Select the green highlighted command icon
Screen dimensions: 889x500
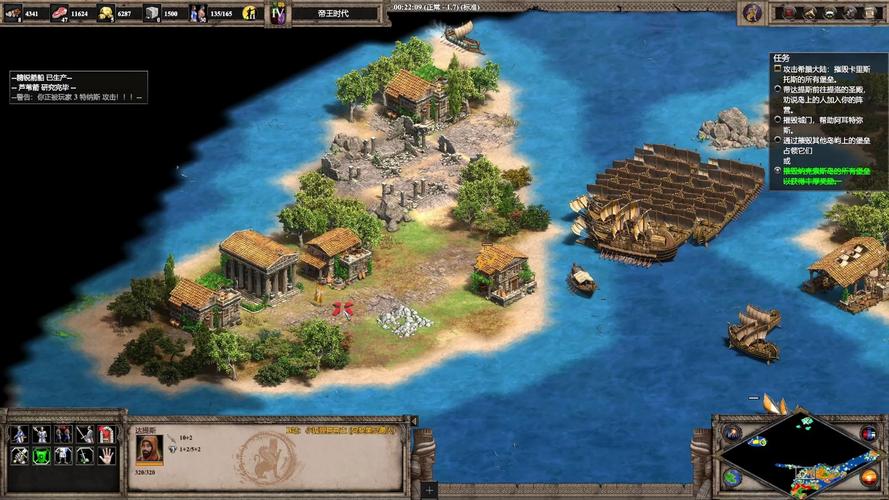[x=41, y=455]
